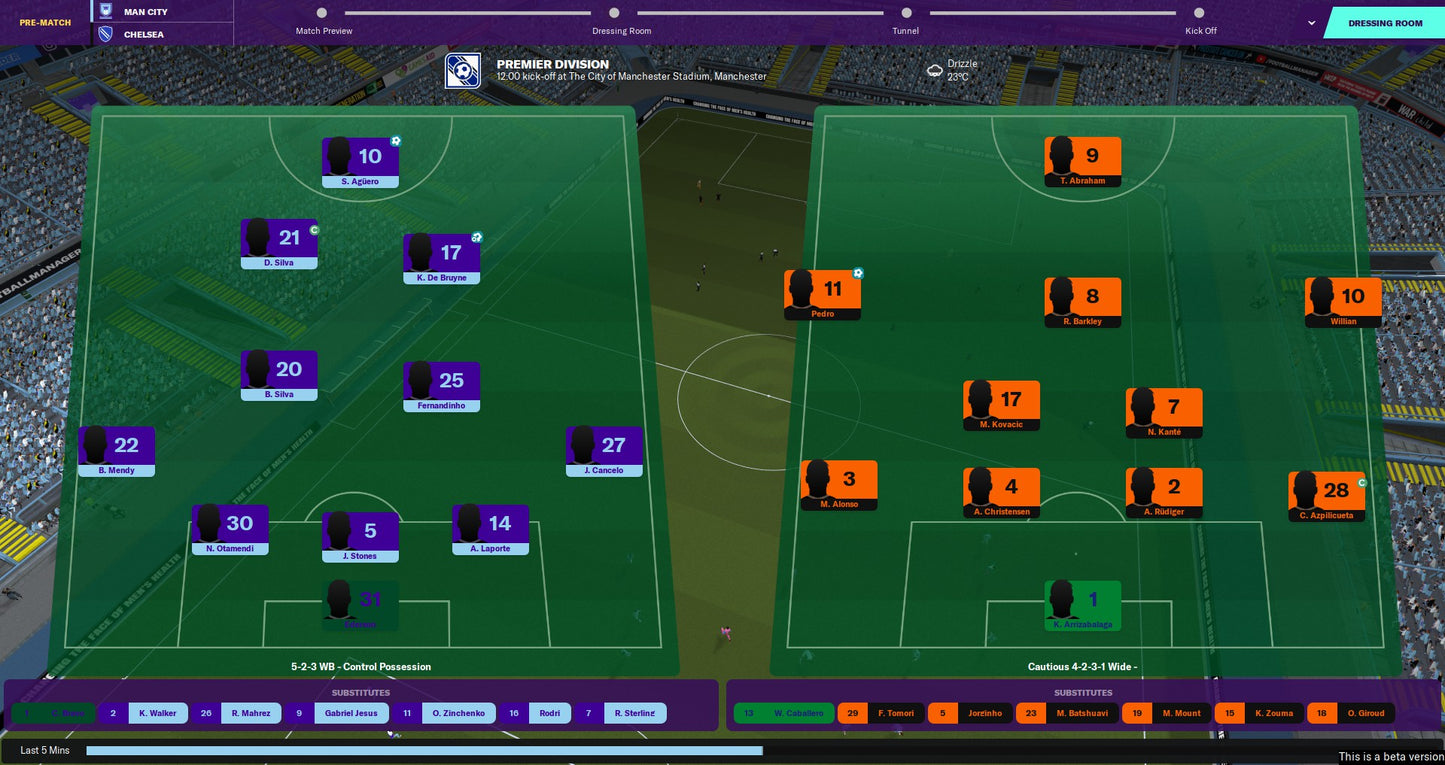
Task: Choose K. De Bruyne's player card
Action: [x=441, y=258]
